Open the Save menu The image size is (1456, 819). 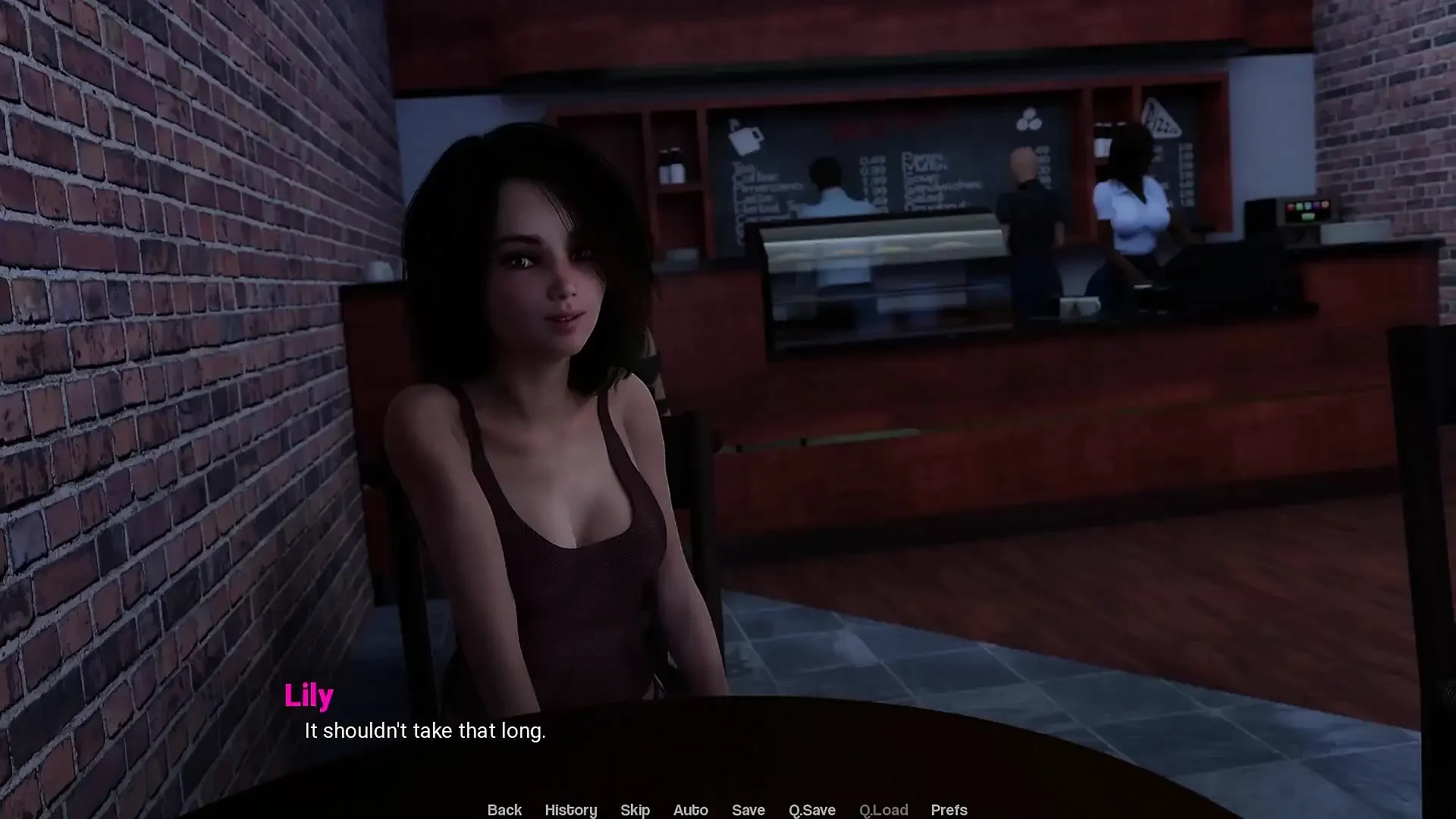pos(748,810)
